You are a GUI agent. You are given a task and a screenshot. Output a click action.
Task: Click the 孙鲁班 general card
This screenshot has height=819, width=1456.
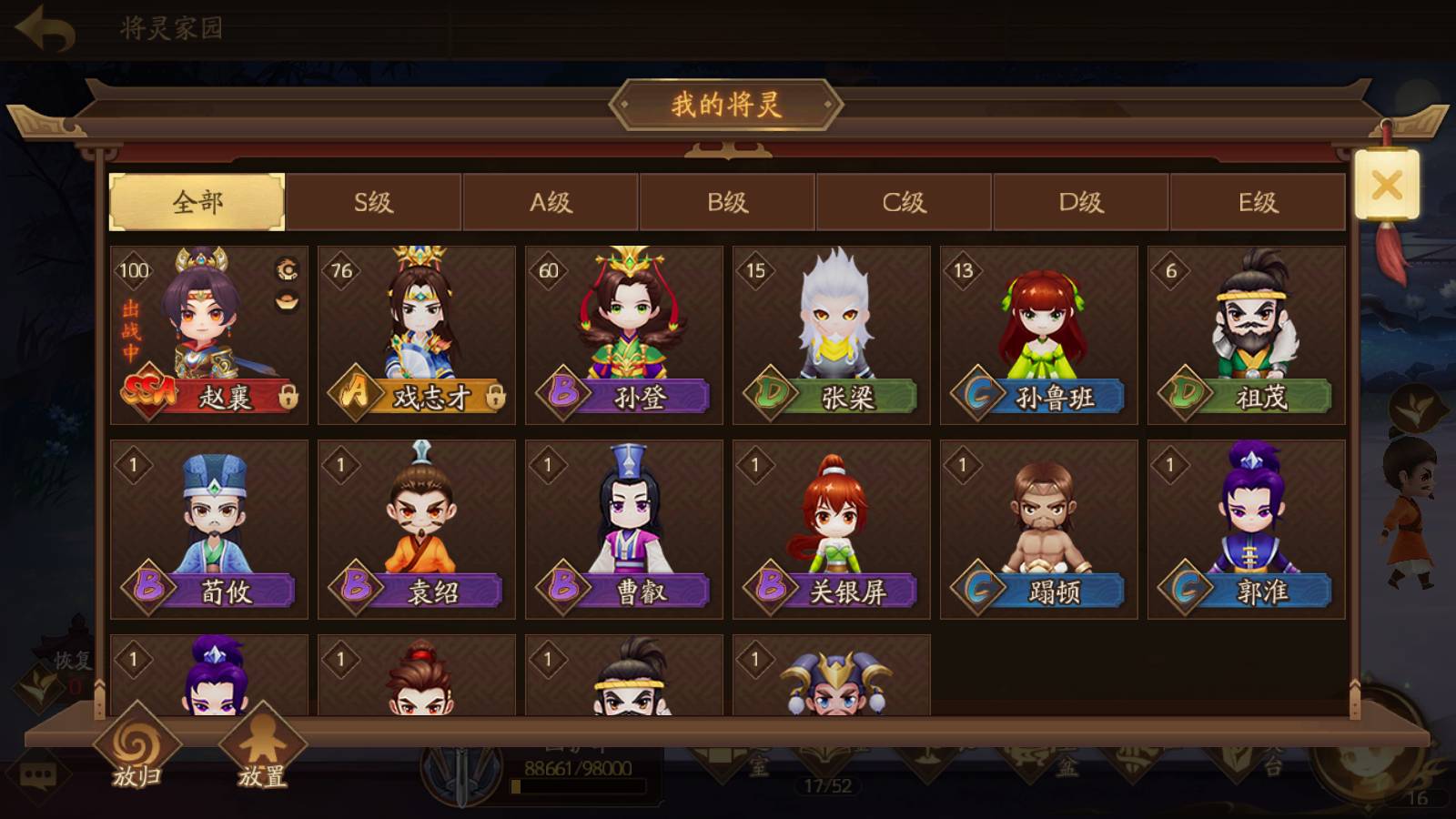[x=1039, y=335]
